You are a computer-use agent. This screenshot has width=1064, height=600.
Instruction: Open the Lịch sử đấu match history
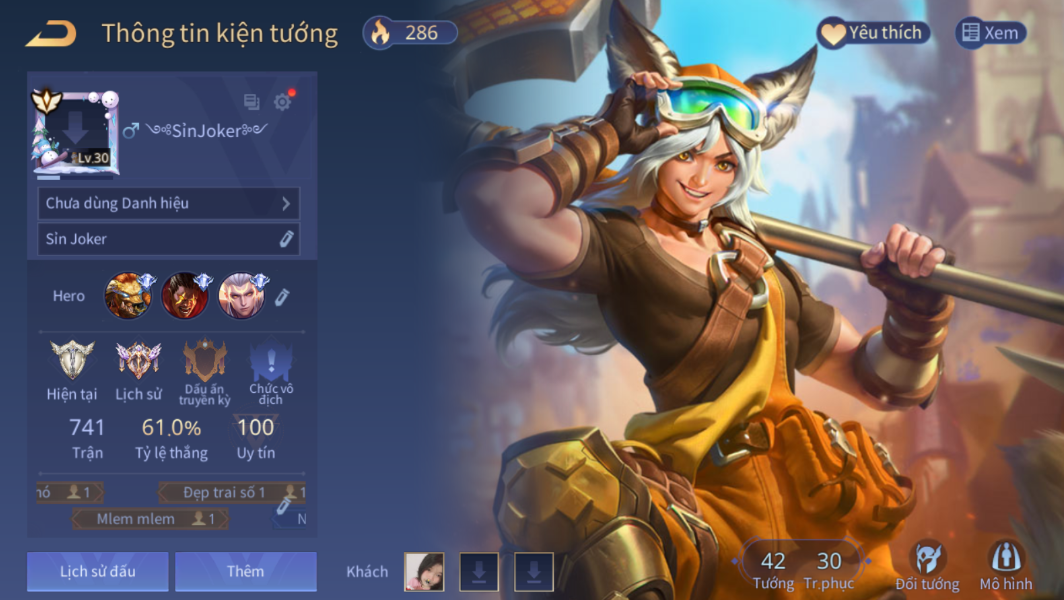click(x=98, y=571)
